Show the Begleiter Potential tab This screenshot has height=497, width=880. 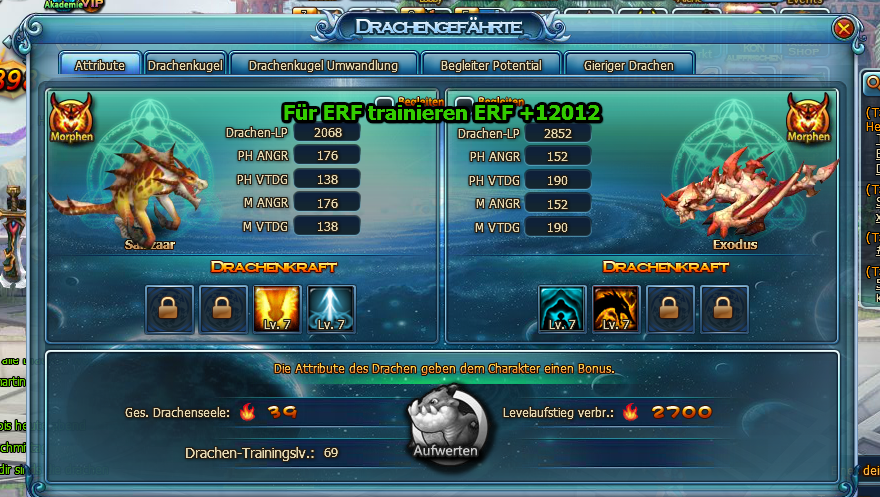coord(491,65)
